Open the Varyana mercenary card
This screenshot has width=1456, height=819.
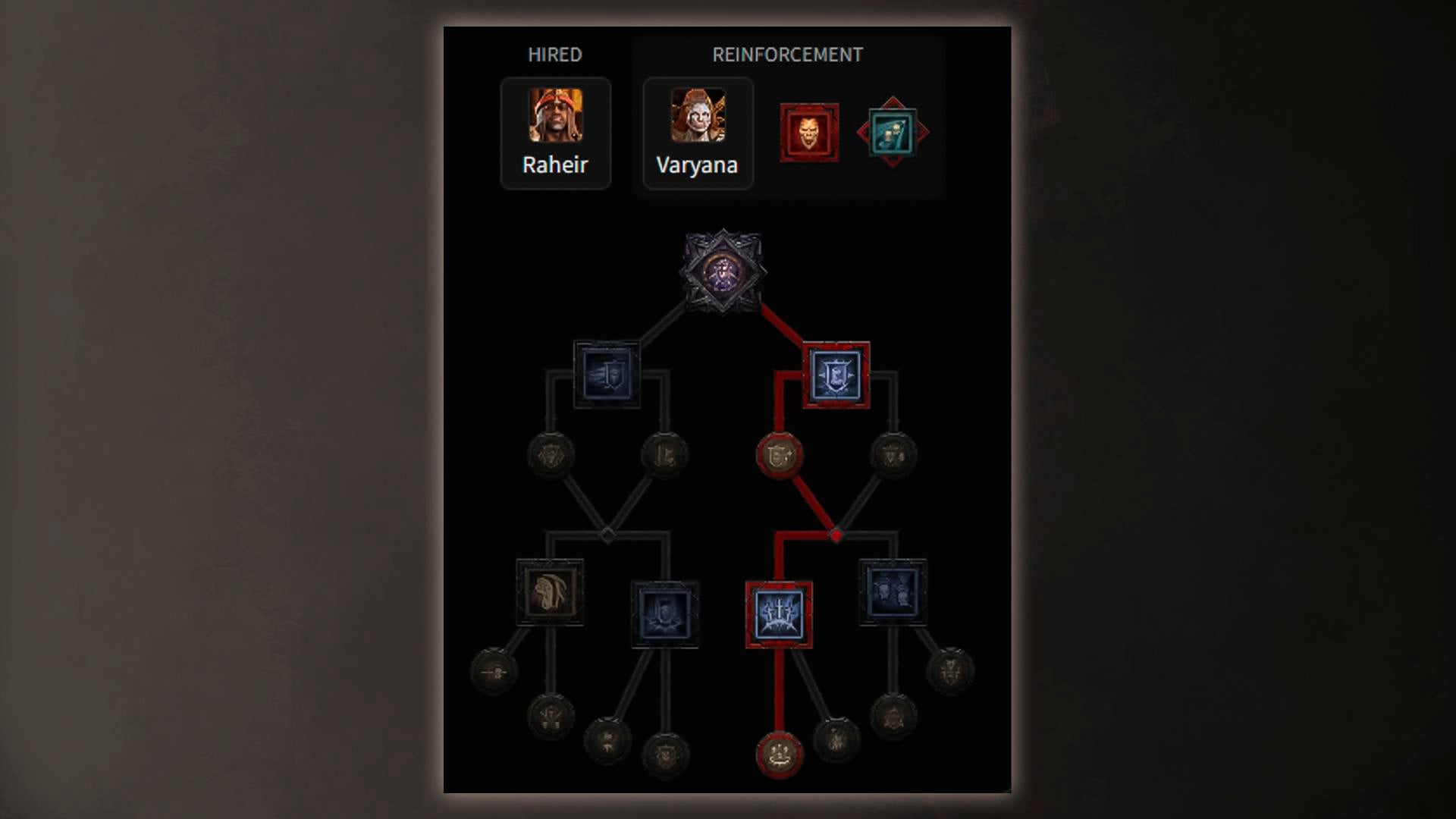[x=696, y=133]
